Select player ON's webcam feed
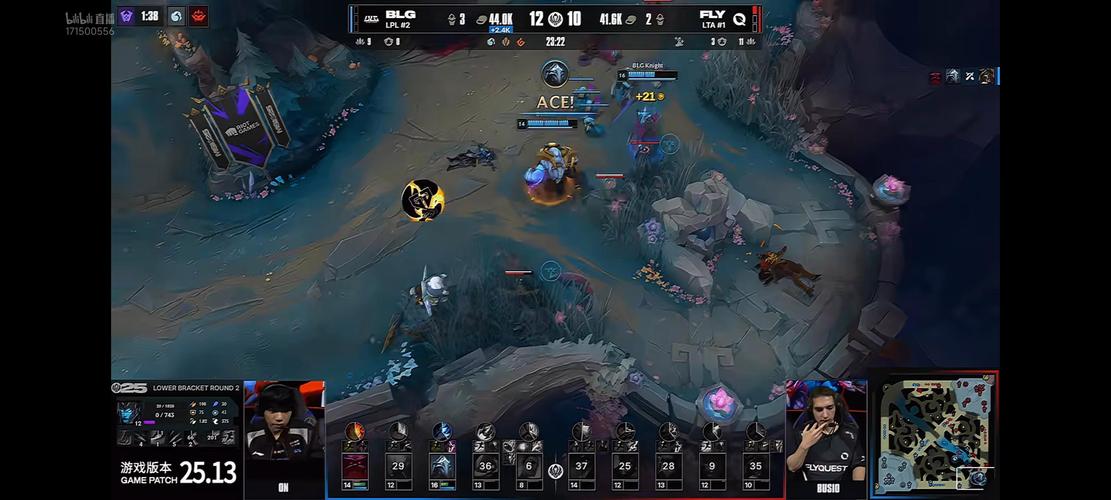 (284, 432)
